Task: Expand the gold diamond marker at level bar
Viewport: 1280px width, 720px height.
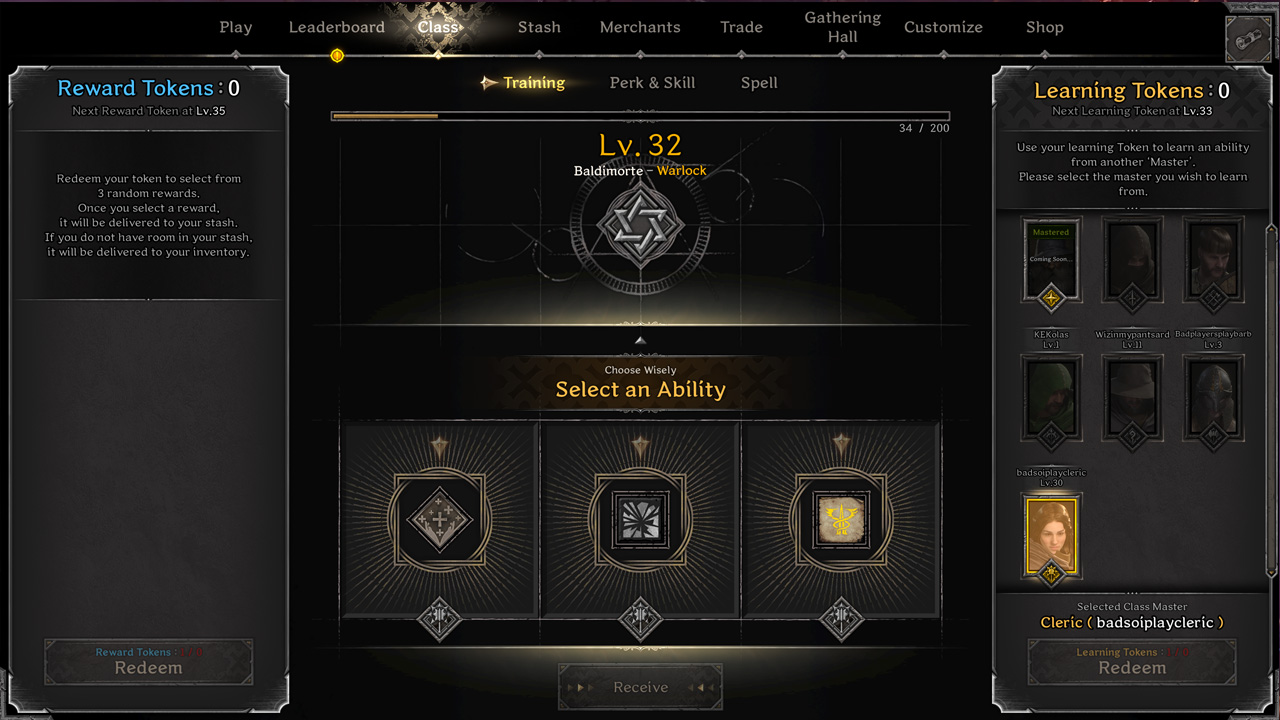Action: (337, 56)
